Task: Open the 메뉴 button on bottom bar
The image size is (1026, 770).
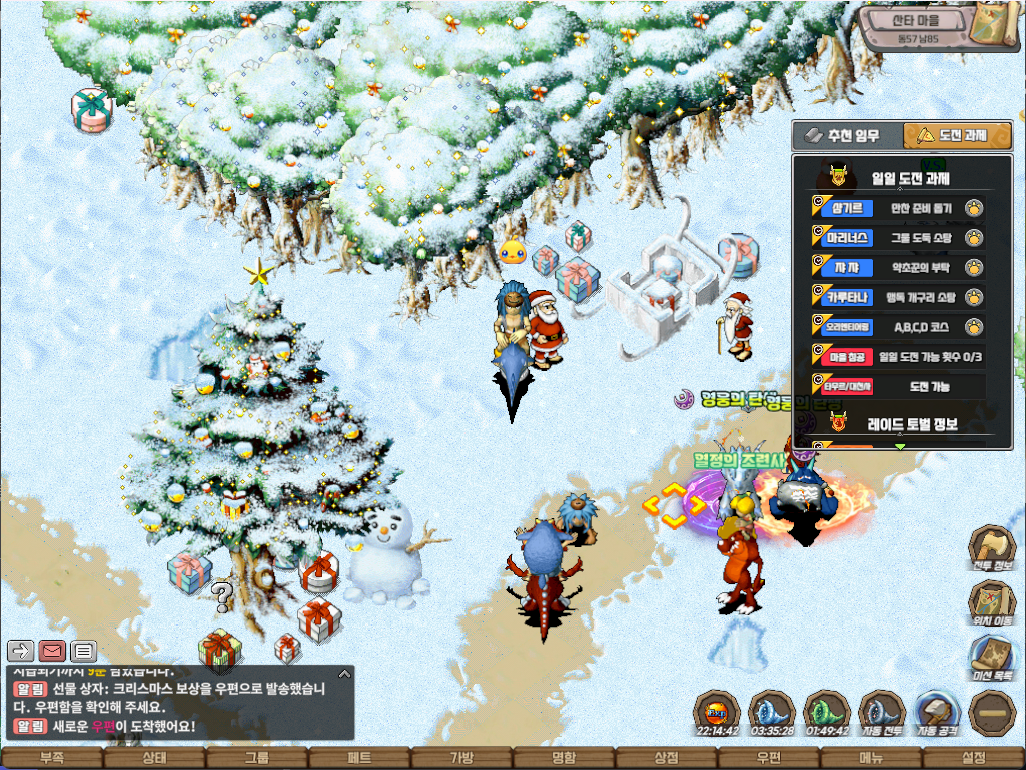Action: tap(871, 758)
